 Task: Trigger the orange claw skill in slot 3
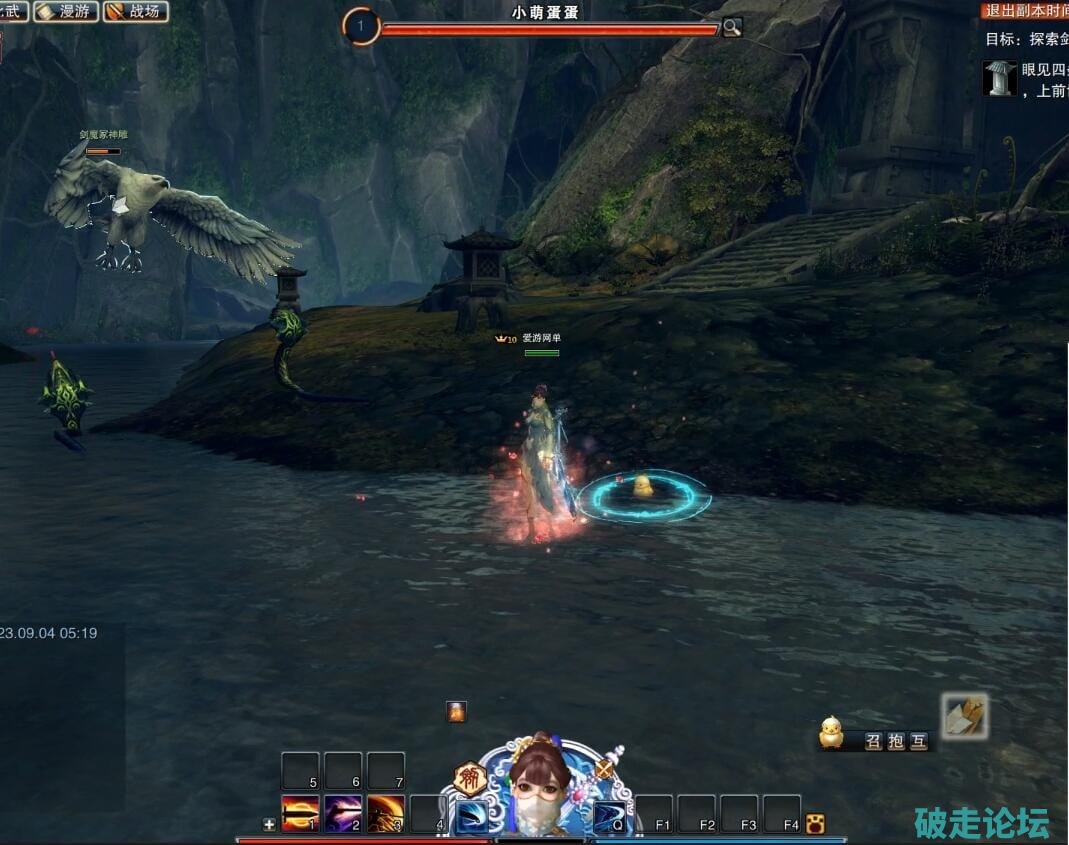click(386, 814)
